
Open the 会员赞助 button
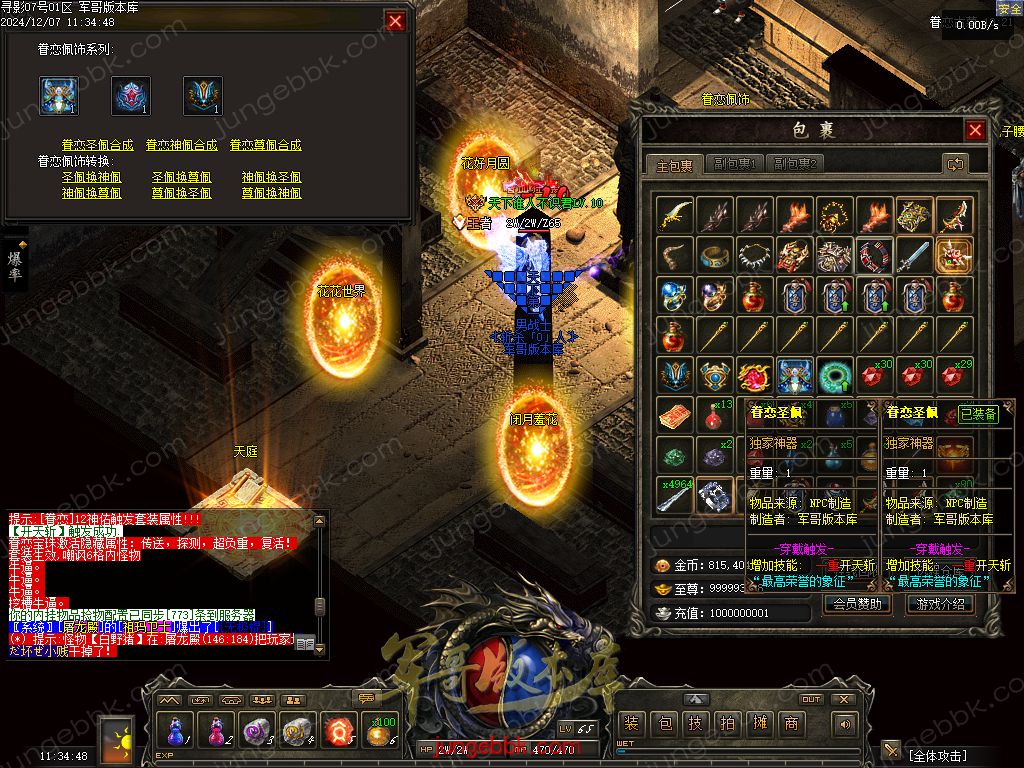[857, 604]
